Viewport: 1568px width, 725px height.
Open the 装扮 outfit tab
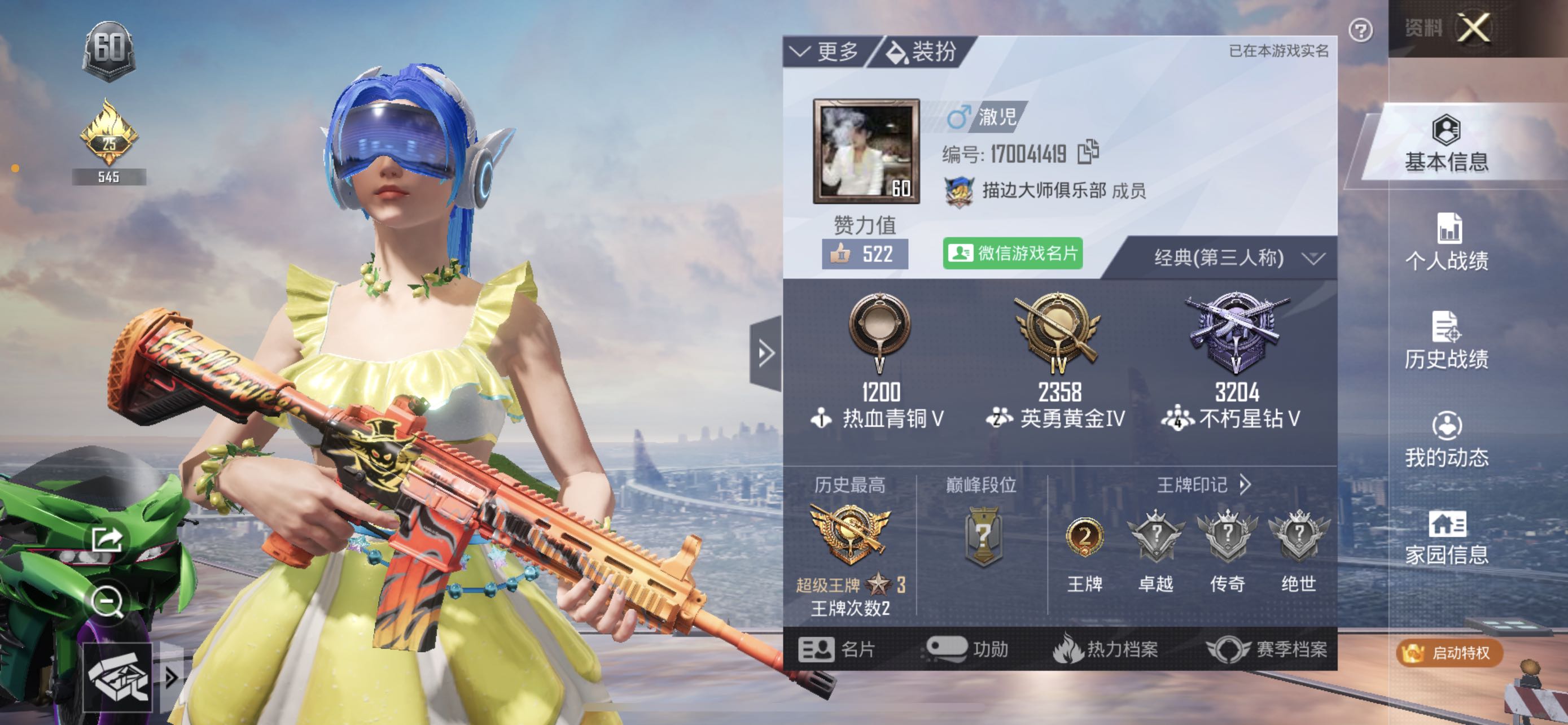click(922, 52)
